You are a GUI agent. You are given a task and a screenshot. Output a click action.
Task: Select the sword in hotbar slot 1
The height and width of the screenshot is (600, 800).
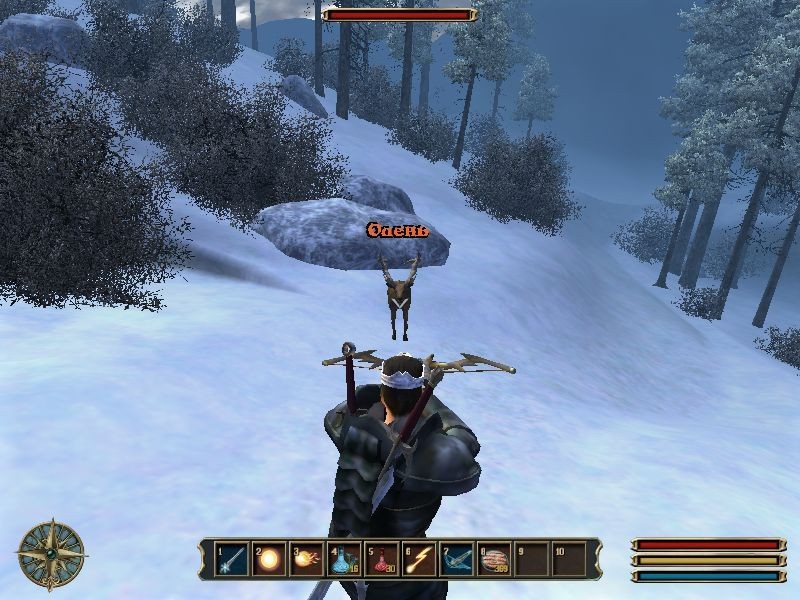[x=232, y=559]
